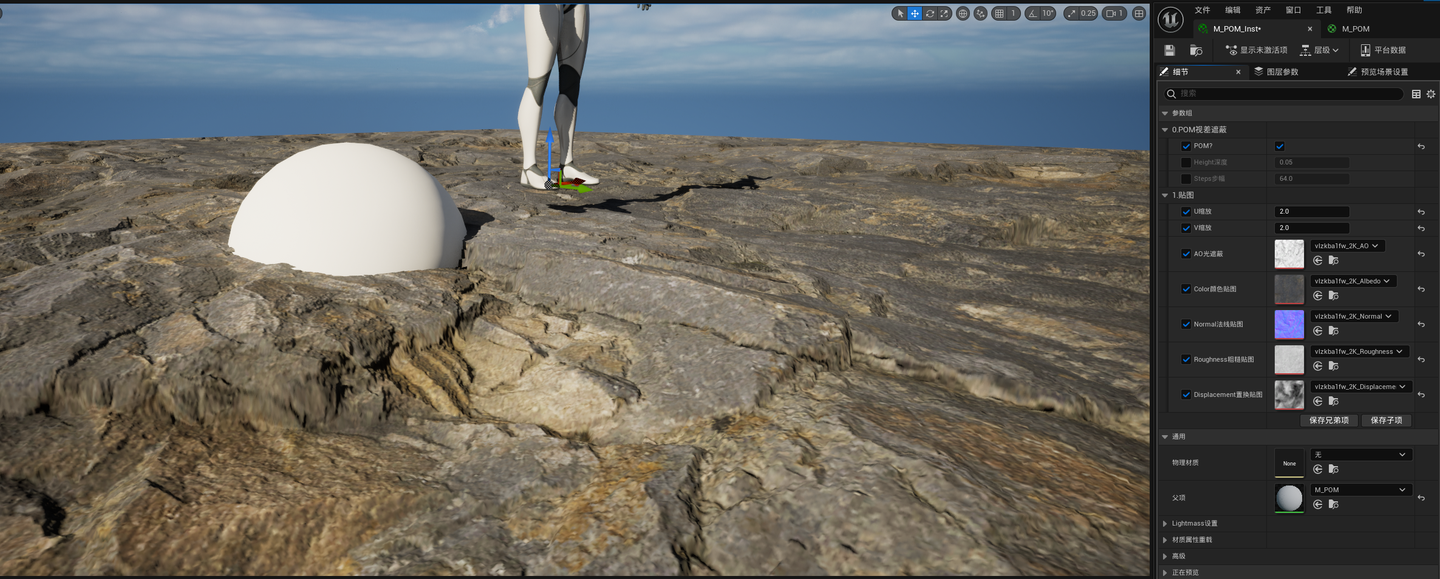Open the 文件 (File) menu
The height and width of the screenshot is (579, 1440).
pos(1202,10)
